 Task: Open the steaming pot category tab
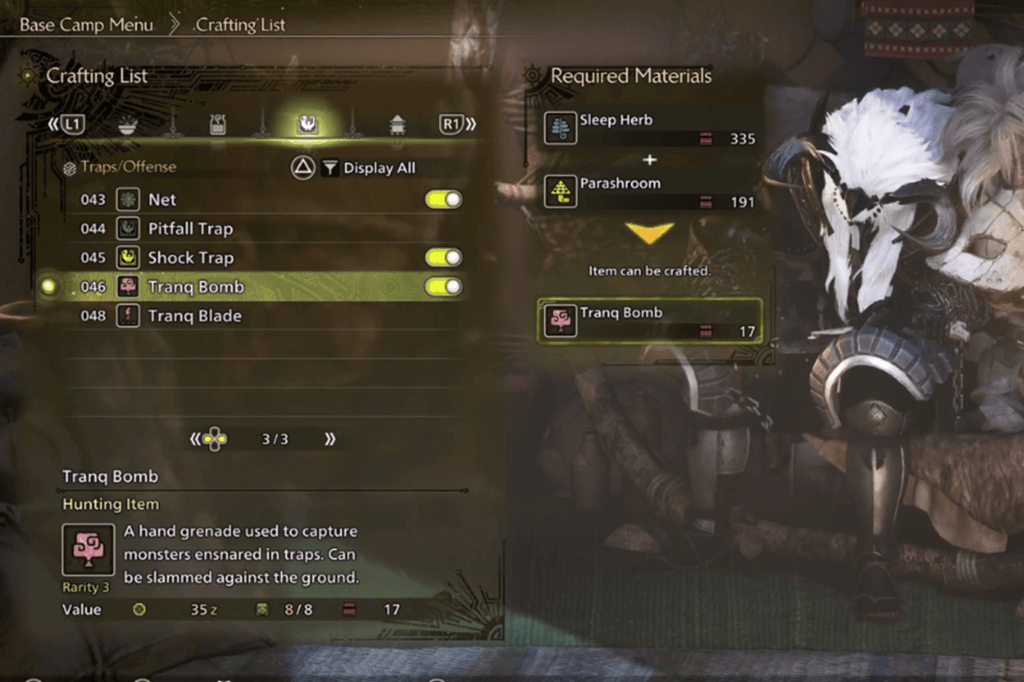(218, 125)
